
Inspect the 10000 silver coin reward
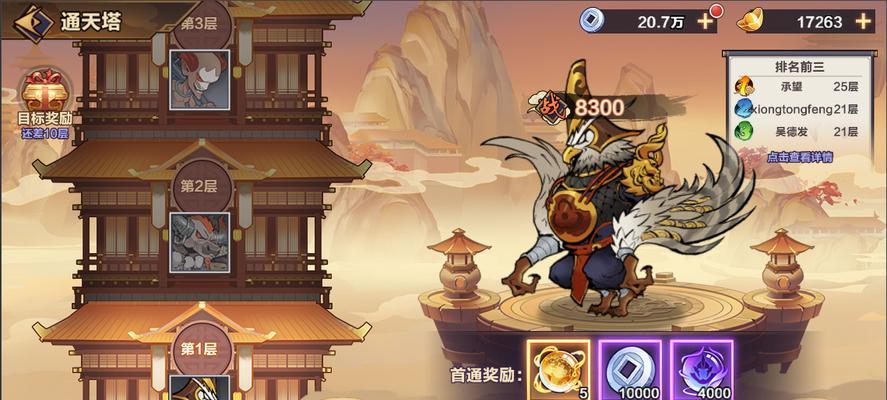pos(628,370)
